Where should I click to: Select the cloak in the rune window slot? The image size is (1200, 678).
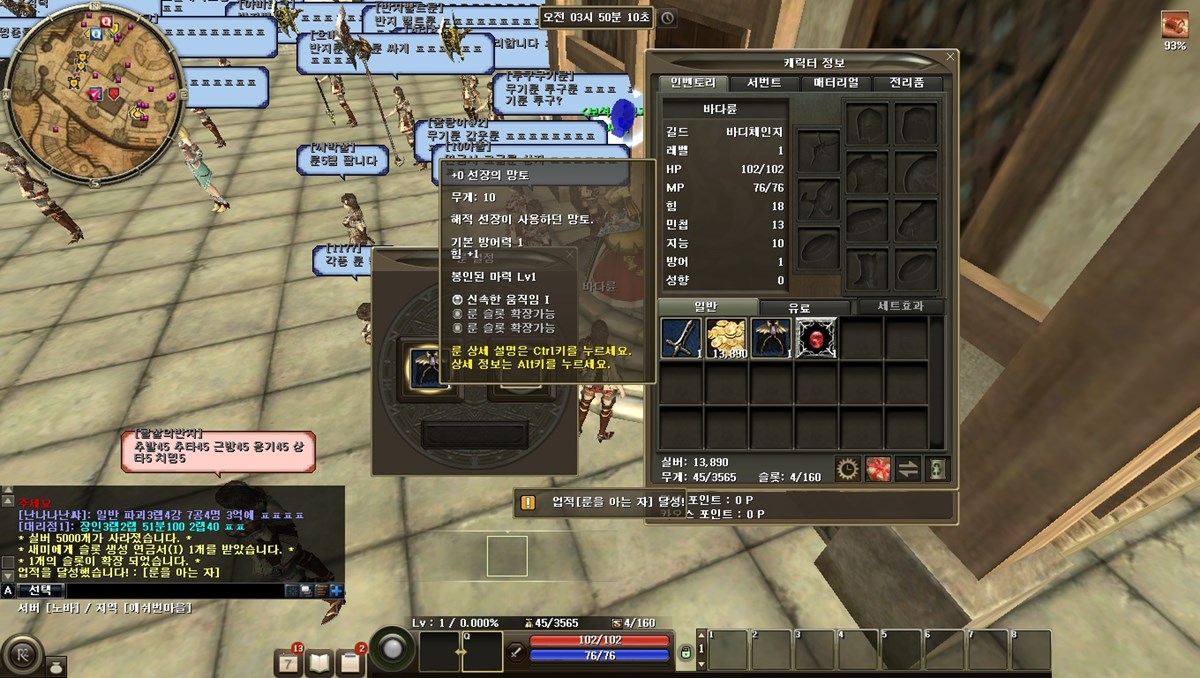tap(418, 366)
